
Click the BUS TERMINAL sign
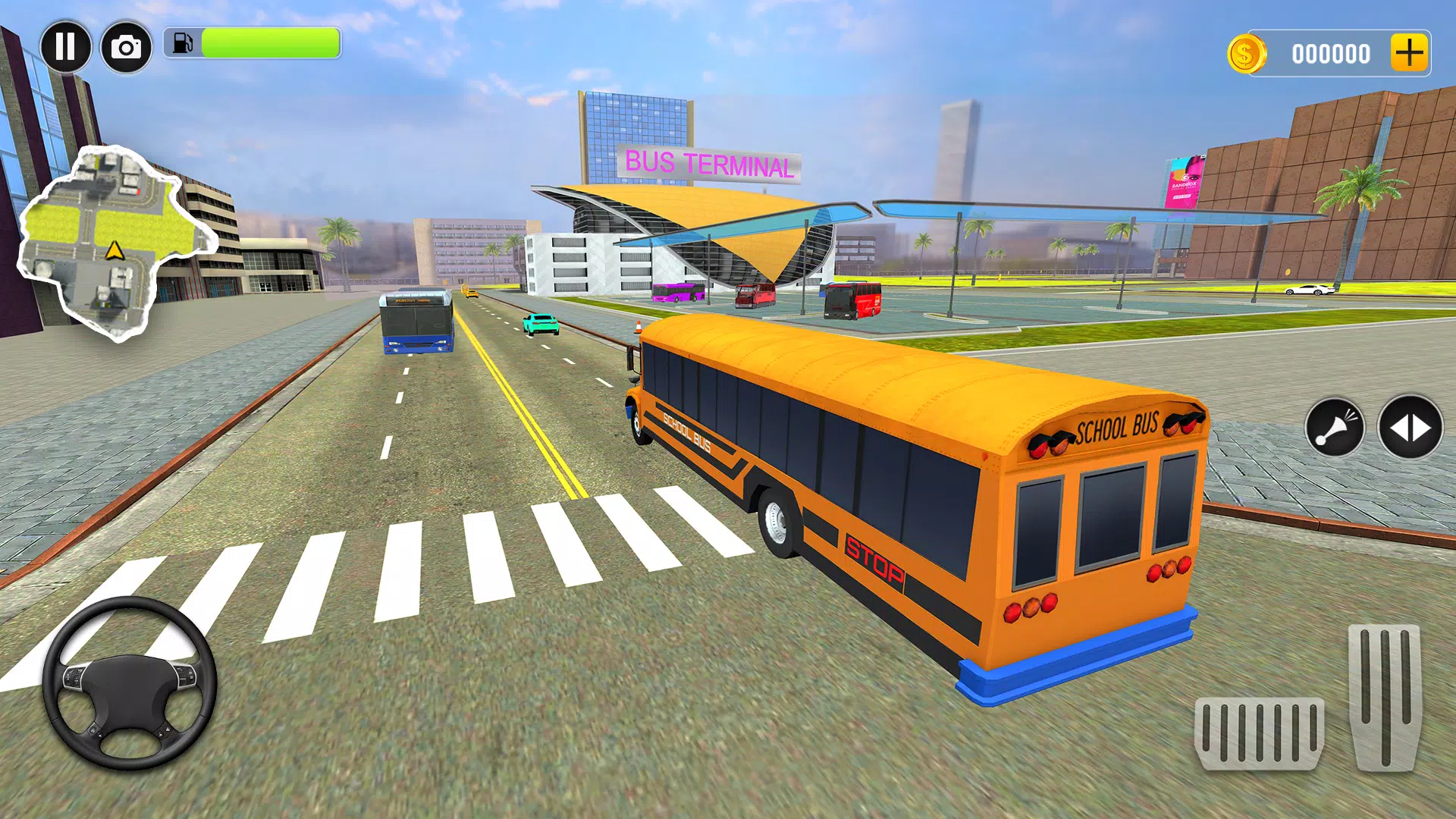(x=710, y=162)
